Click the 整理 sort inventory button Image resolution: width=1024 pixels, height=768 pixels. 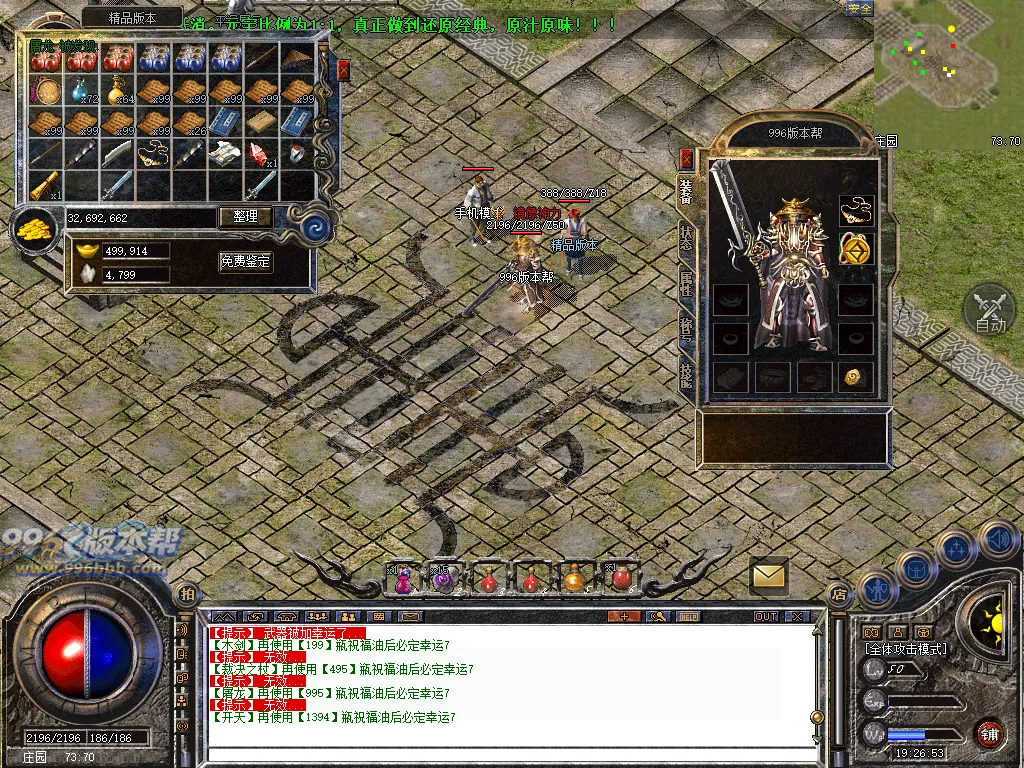tap(245, 216)
